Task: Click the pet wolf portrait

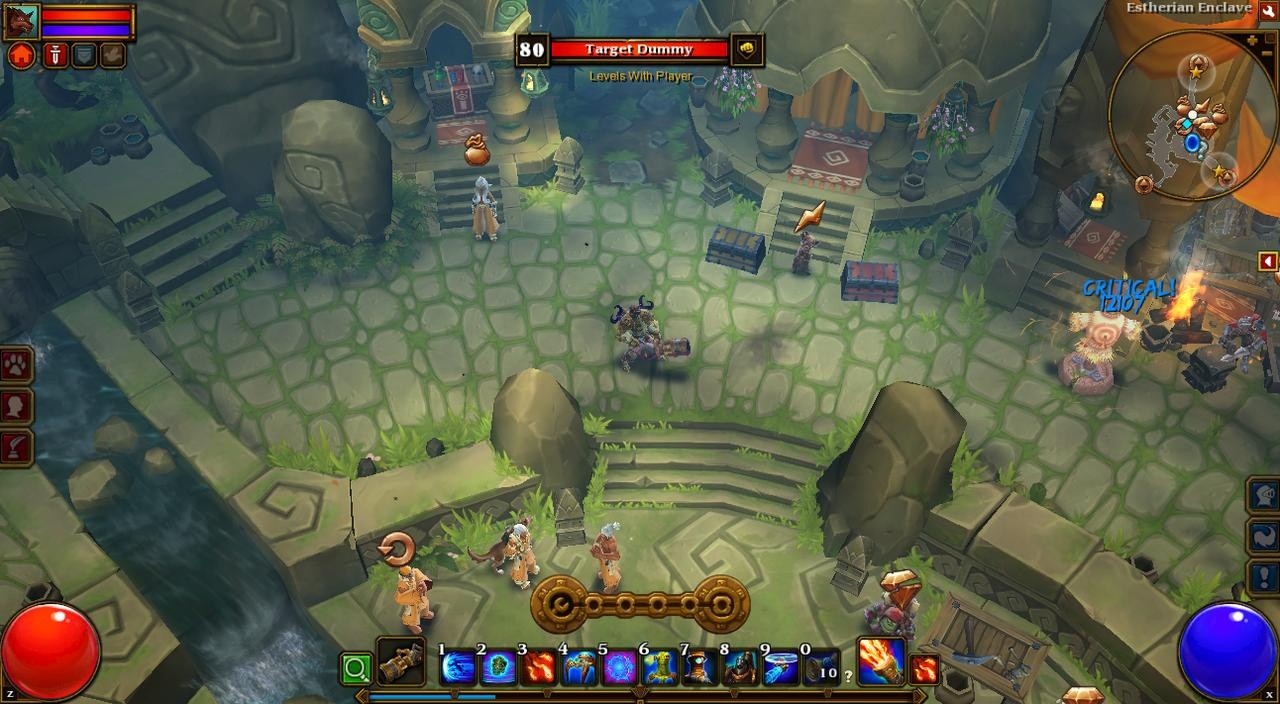Action: click(21, 21)
